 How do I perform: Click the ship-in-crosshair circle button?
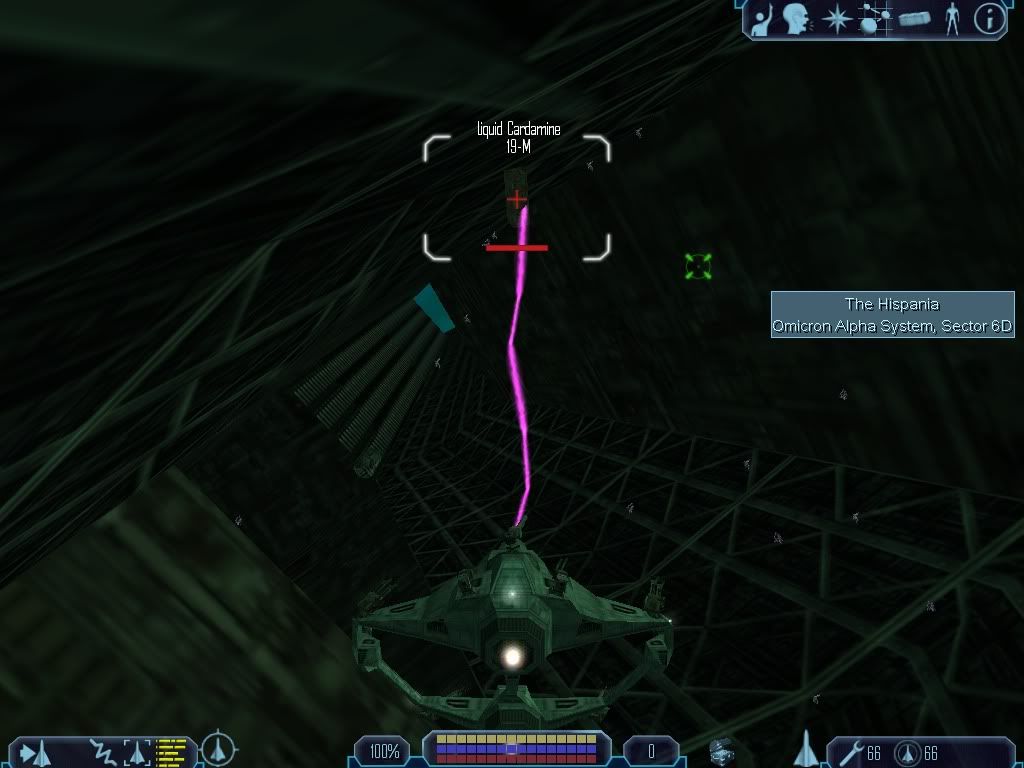(218, 749)
